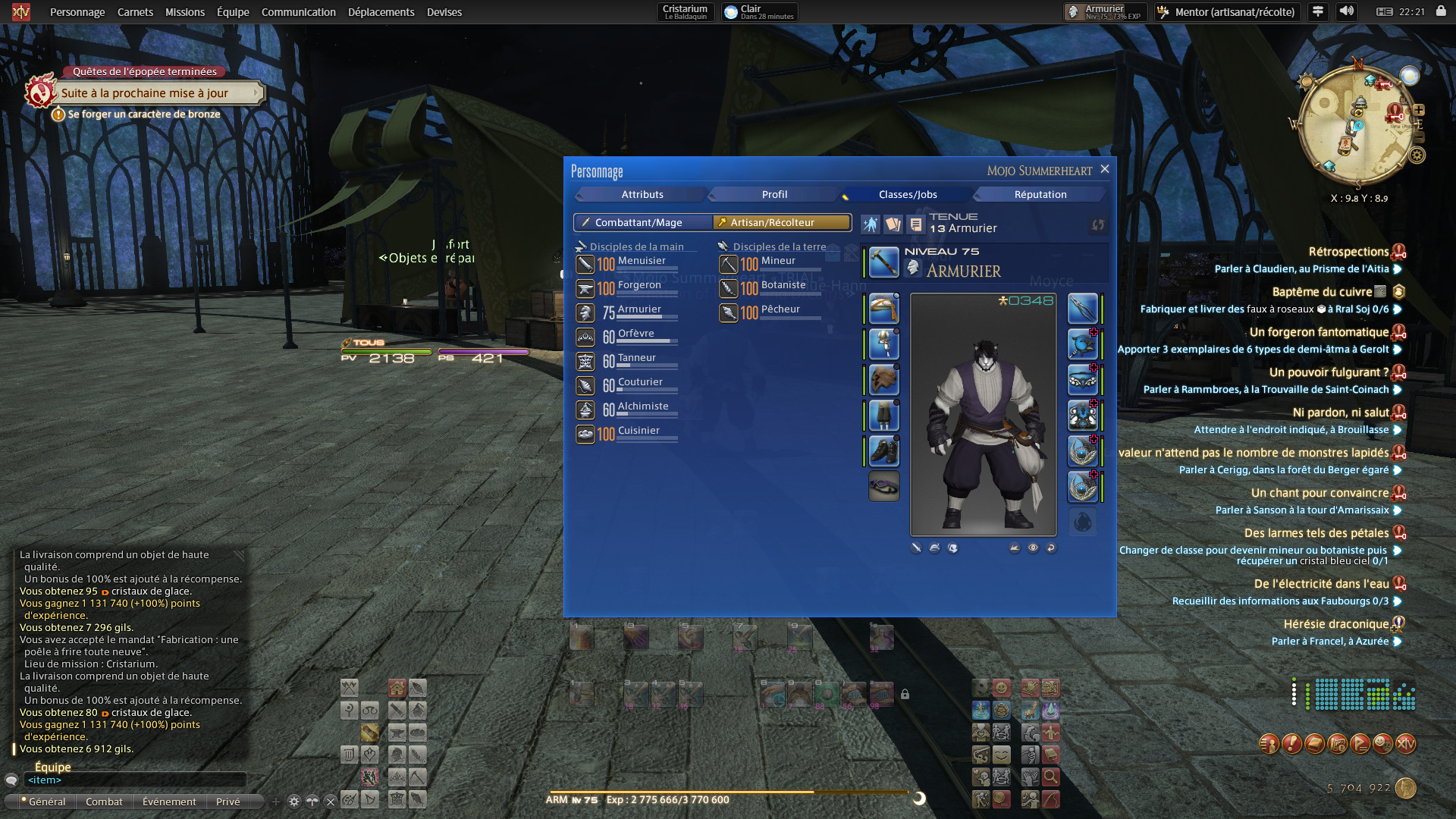Select the Forgeron class
The width and height of the screenshot is (1456, 819).
tap(639, 287)
